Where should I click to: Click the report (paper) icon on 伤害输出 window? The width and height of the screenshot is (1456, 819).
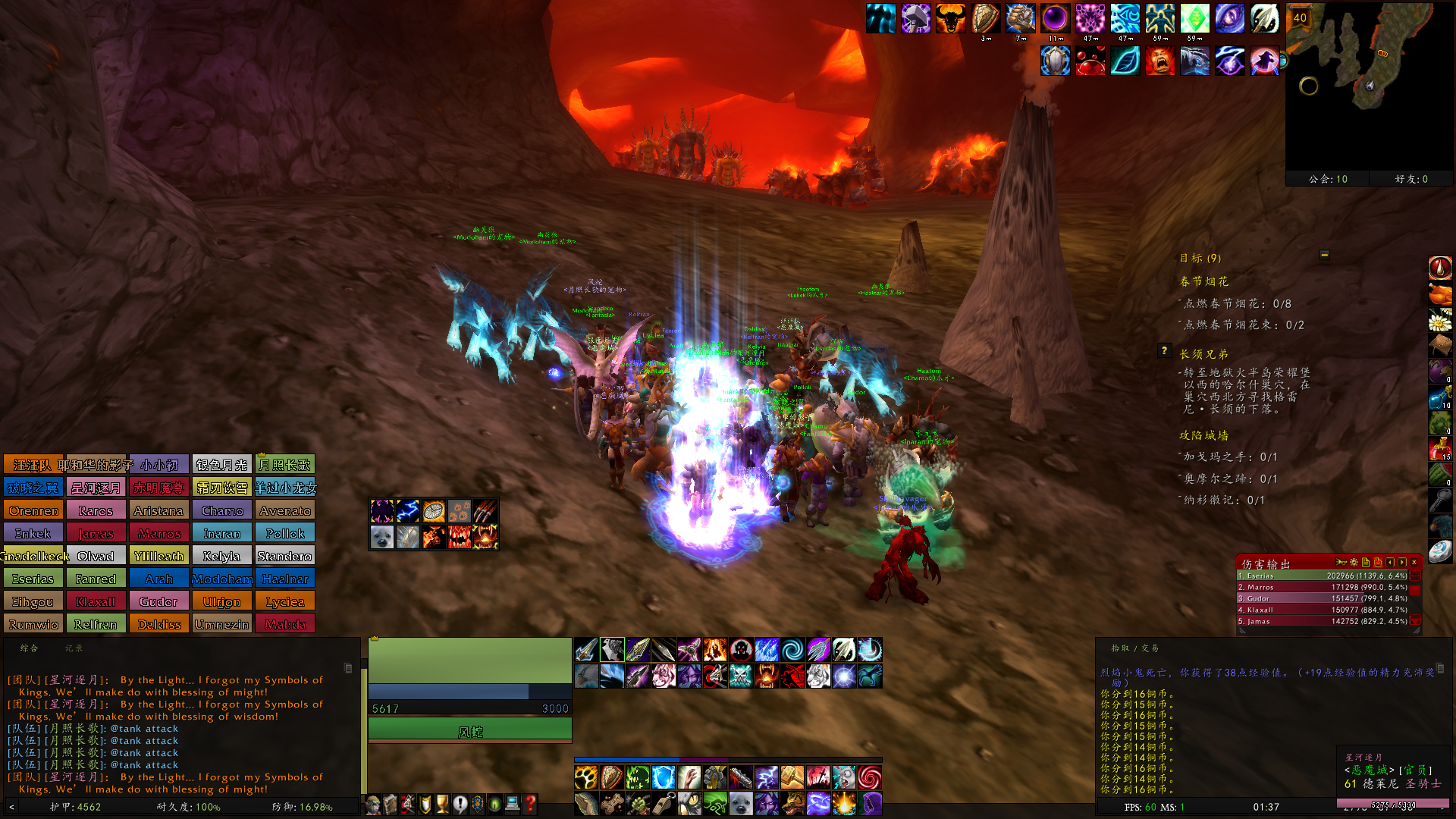(x=1366, y=563)
